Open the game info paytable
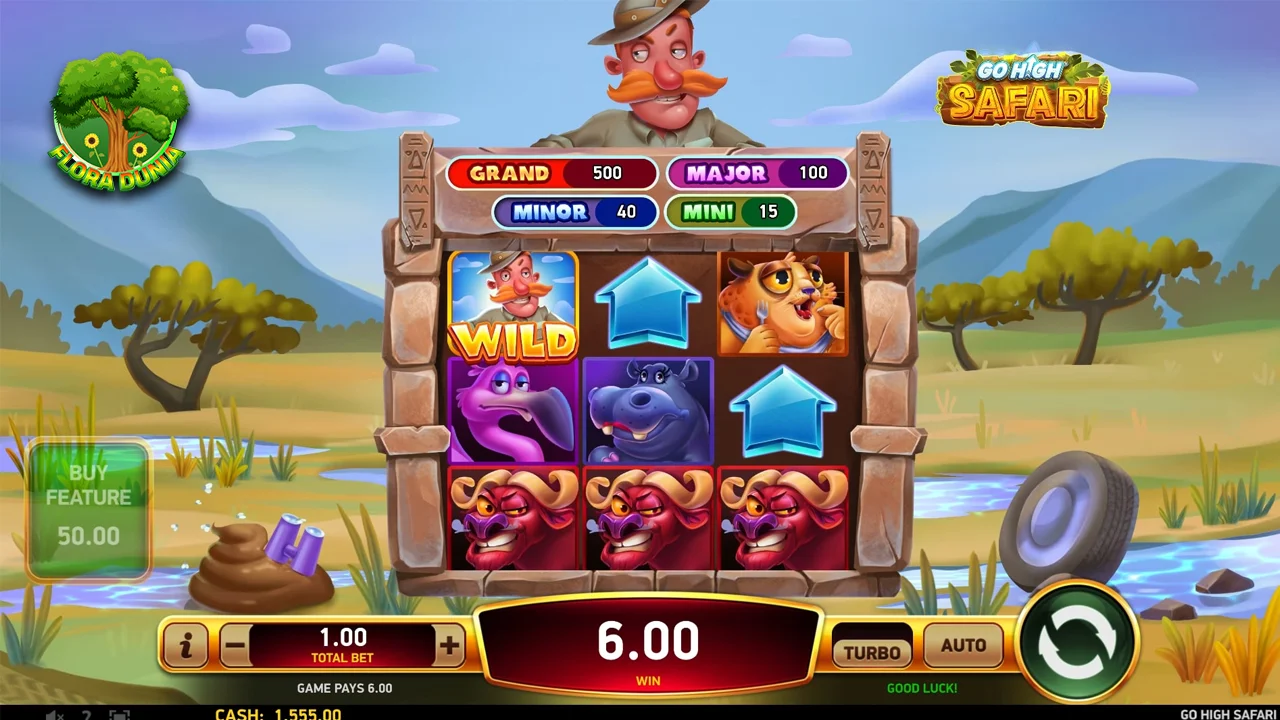The height and width of the screenshot is (720, 1280). click(186, 646)
